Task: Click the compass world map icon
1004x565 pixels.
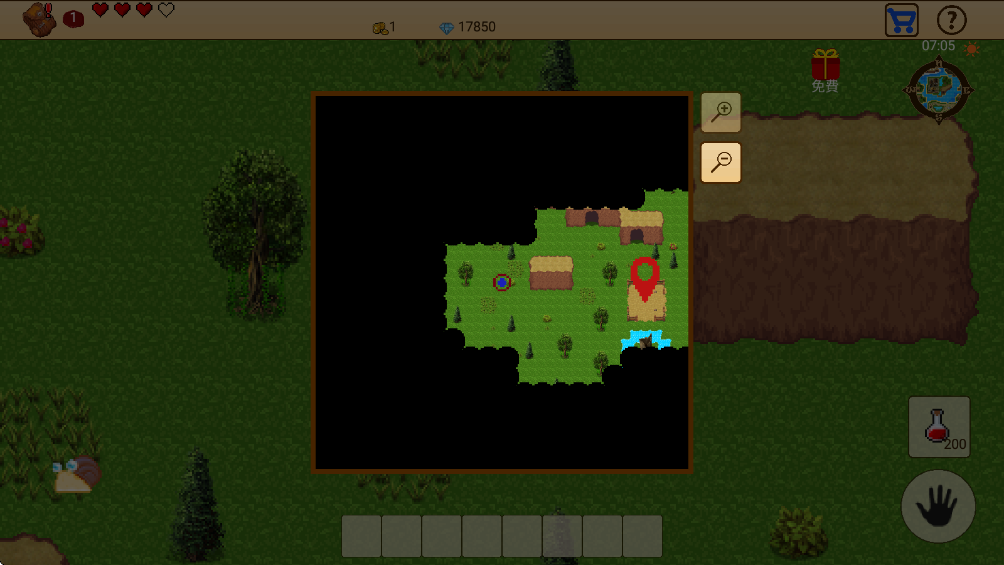Action: [938, 91]
